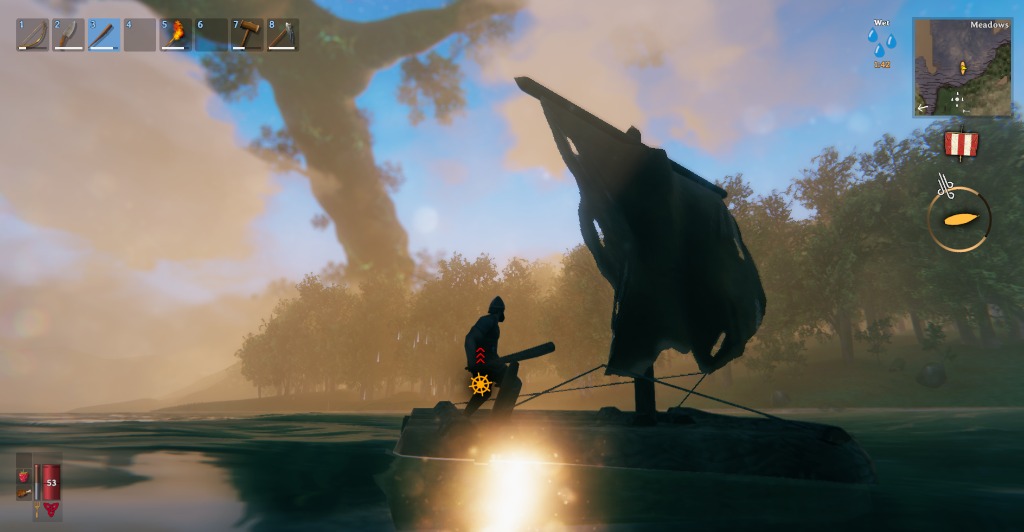The image size is (1024, 532).
Task: Click the striped sail speed indicator
Action: [x=961, y=145]
